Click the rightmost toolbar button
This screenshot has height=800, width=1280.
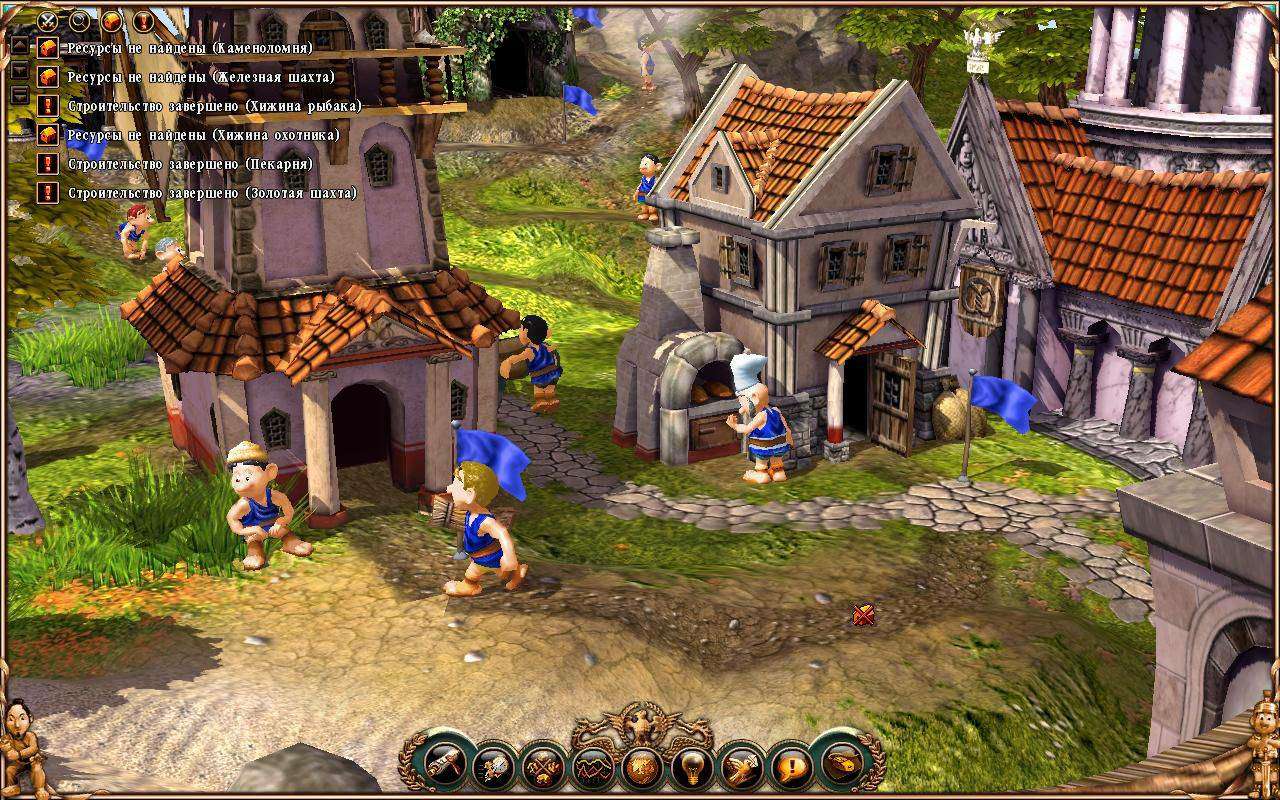tap(840, 766)
